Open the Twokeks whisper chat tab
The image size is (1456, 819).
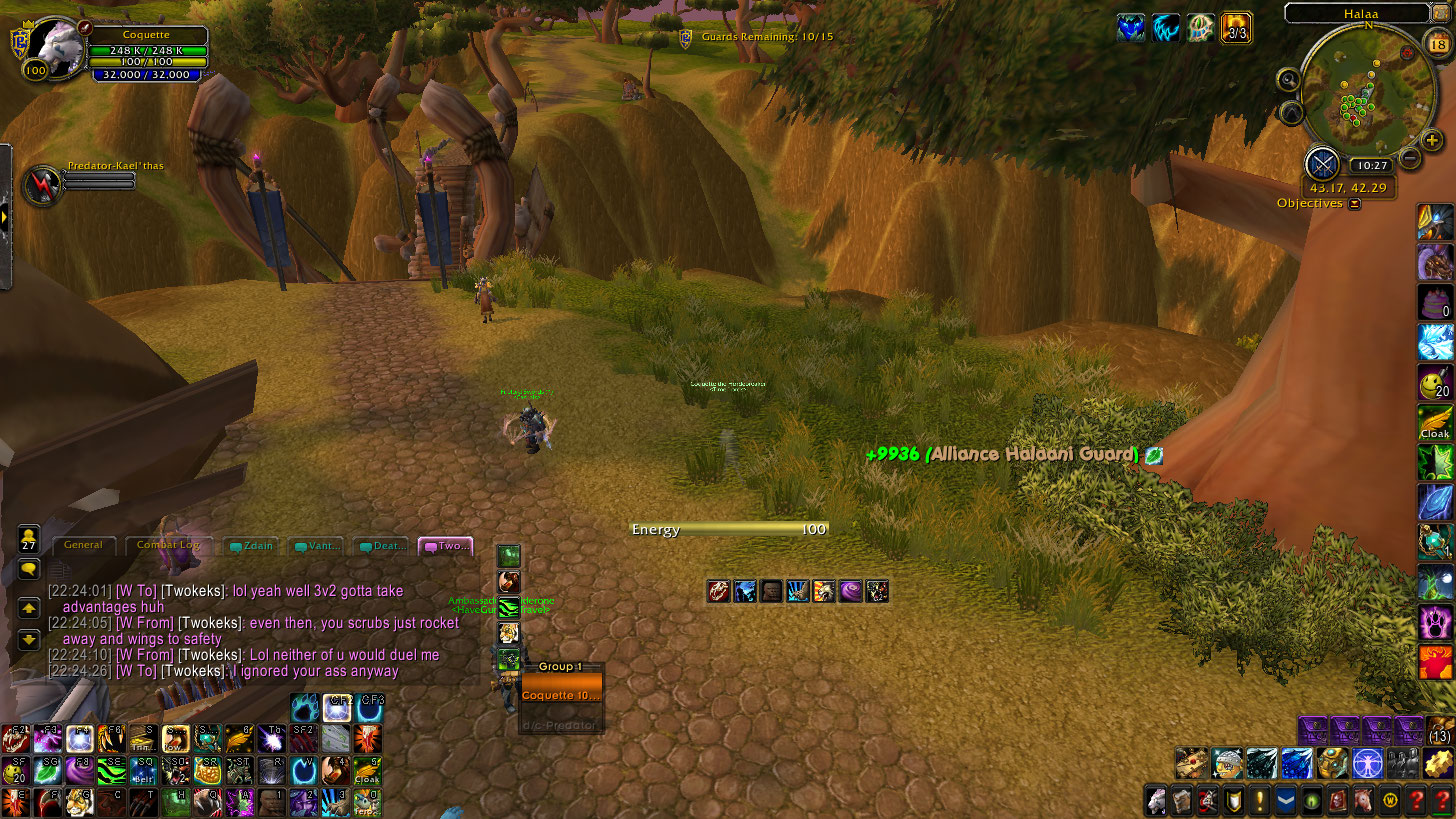click(x=446, y=547)
